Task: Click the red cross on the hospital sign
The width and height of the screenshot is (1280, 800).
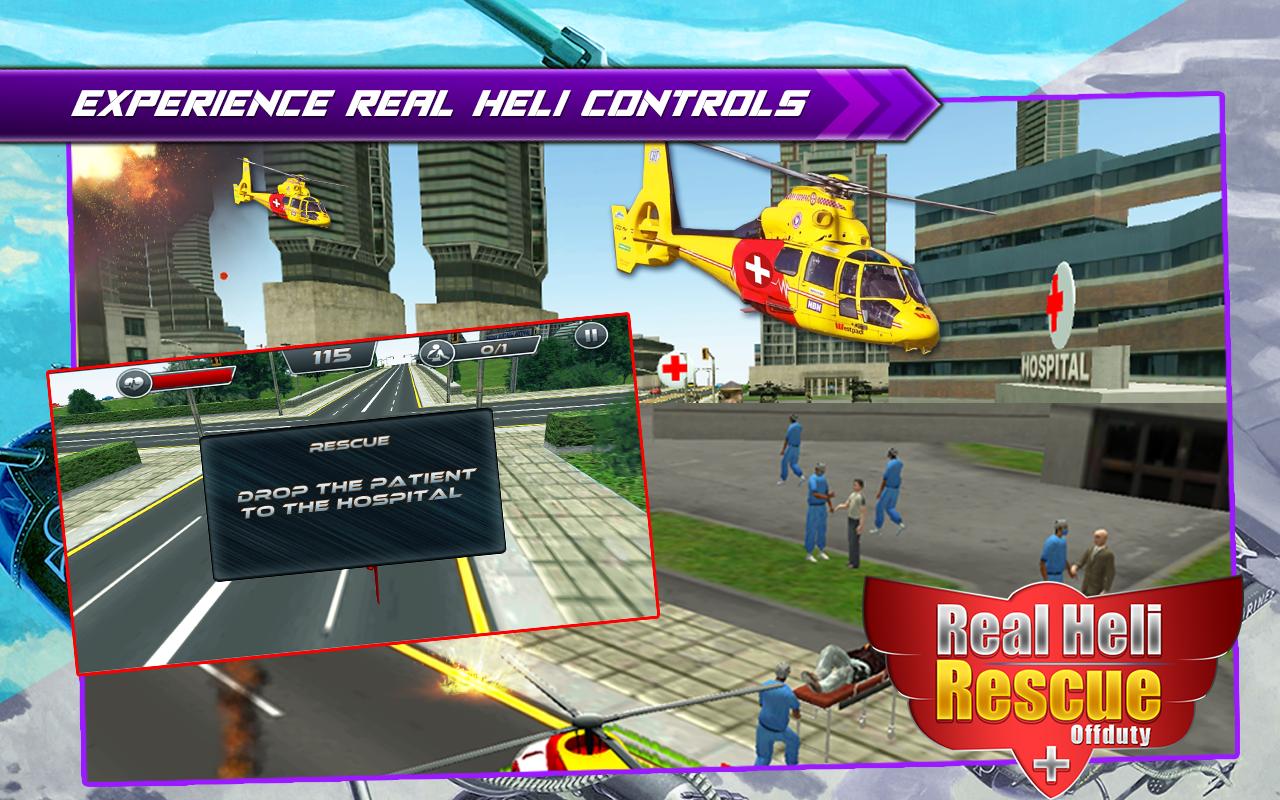Action: pos(1057,301)
